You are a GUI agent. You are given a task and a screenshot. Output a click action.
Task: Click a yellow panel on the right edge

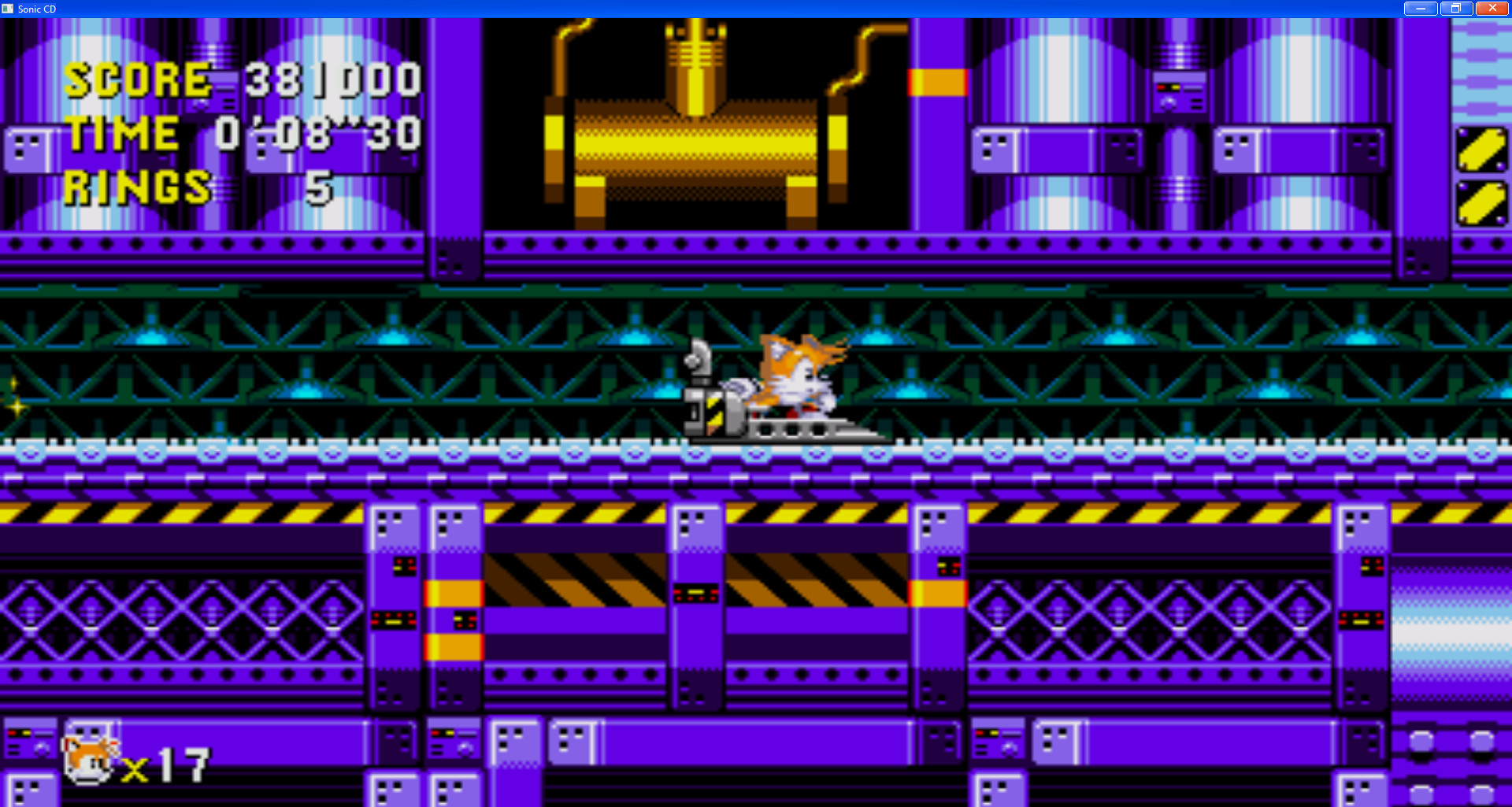coord(1482,150)
